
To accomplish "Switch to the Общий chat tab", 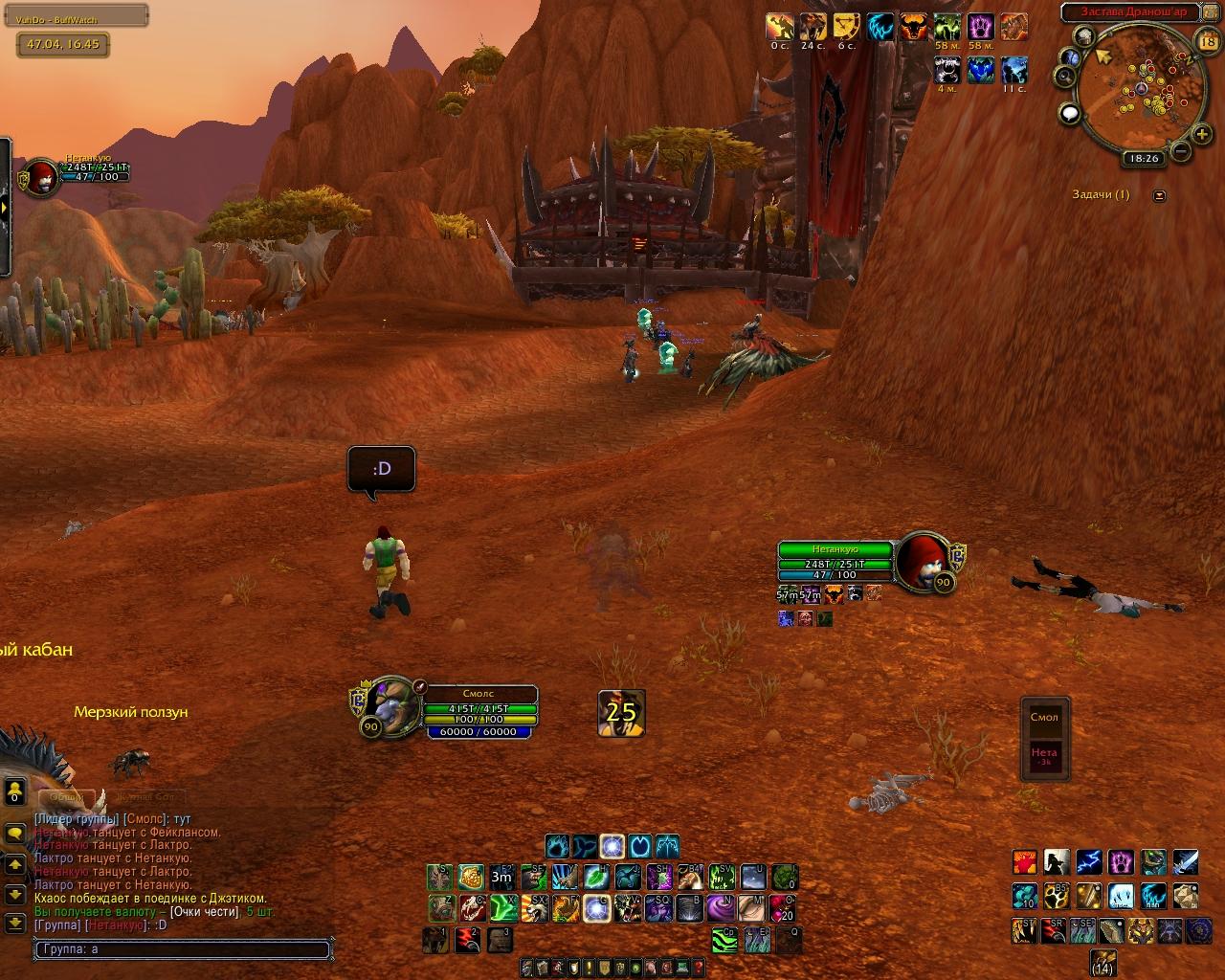I will pyautogui.click(x=67, y=796).
